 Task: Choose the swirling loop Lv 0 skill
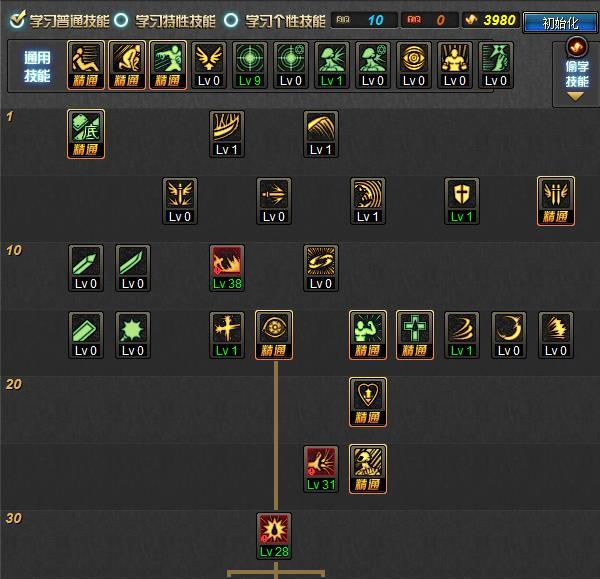[x=321, y=267]
